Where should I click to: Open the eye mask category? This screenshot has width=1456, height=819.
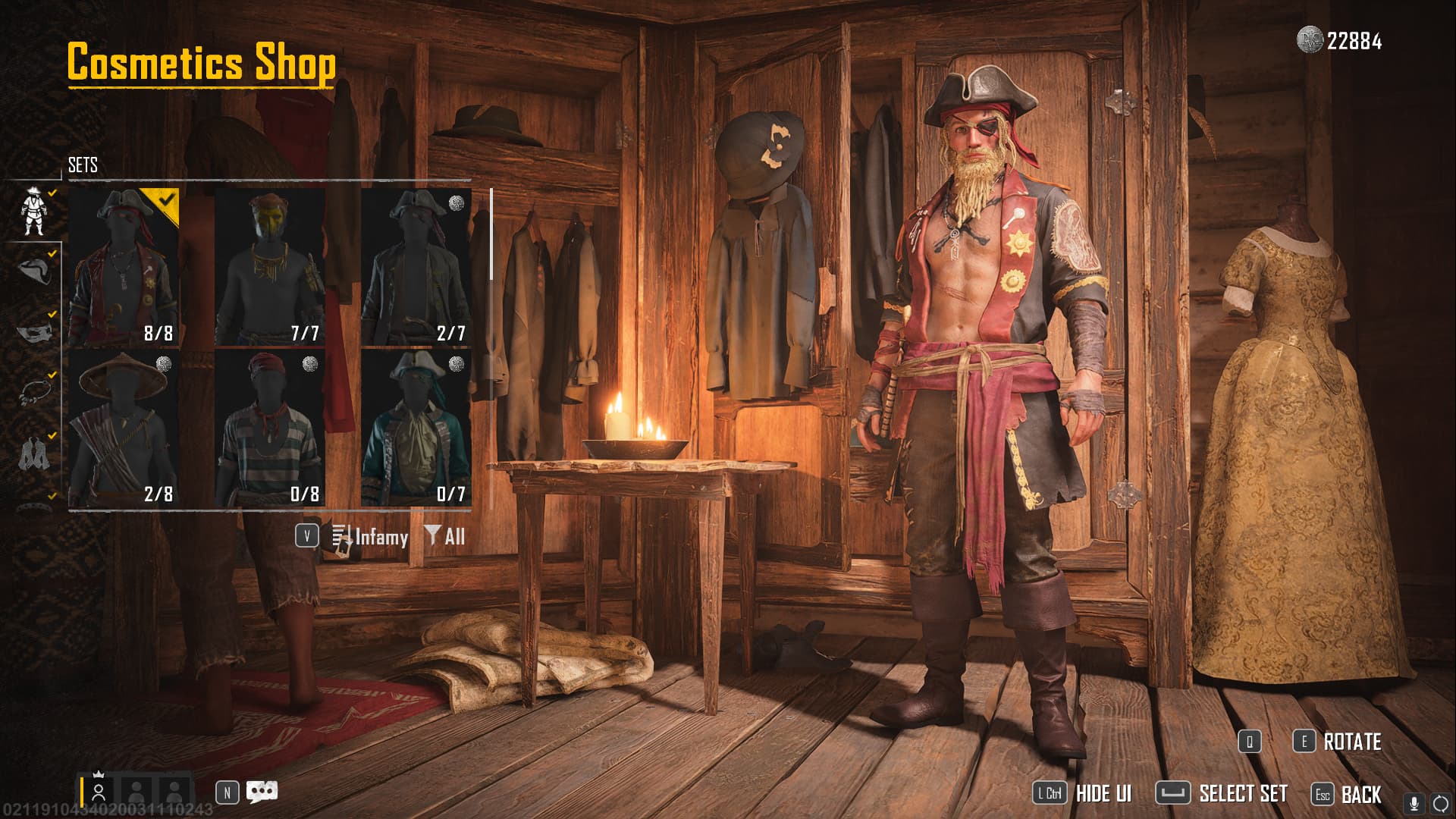(33, 331)
